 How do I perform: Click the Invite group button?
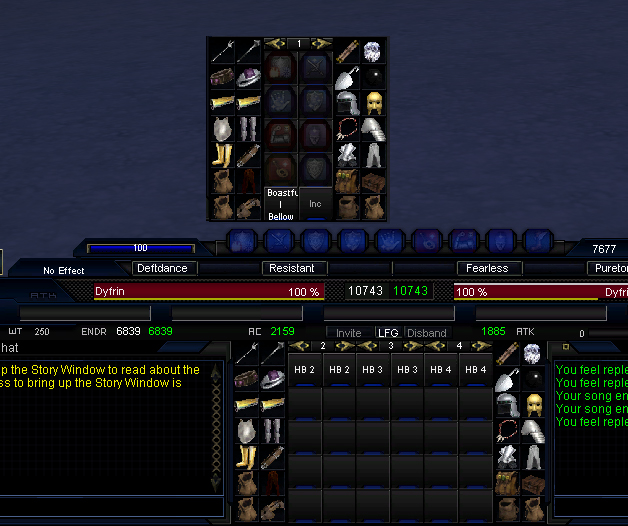click(349, 333)
